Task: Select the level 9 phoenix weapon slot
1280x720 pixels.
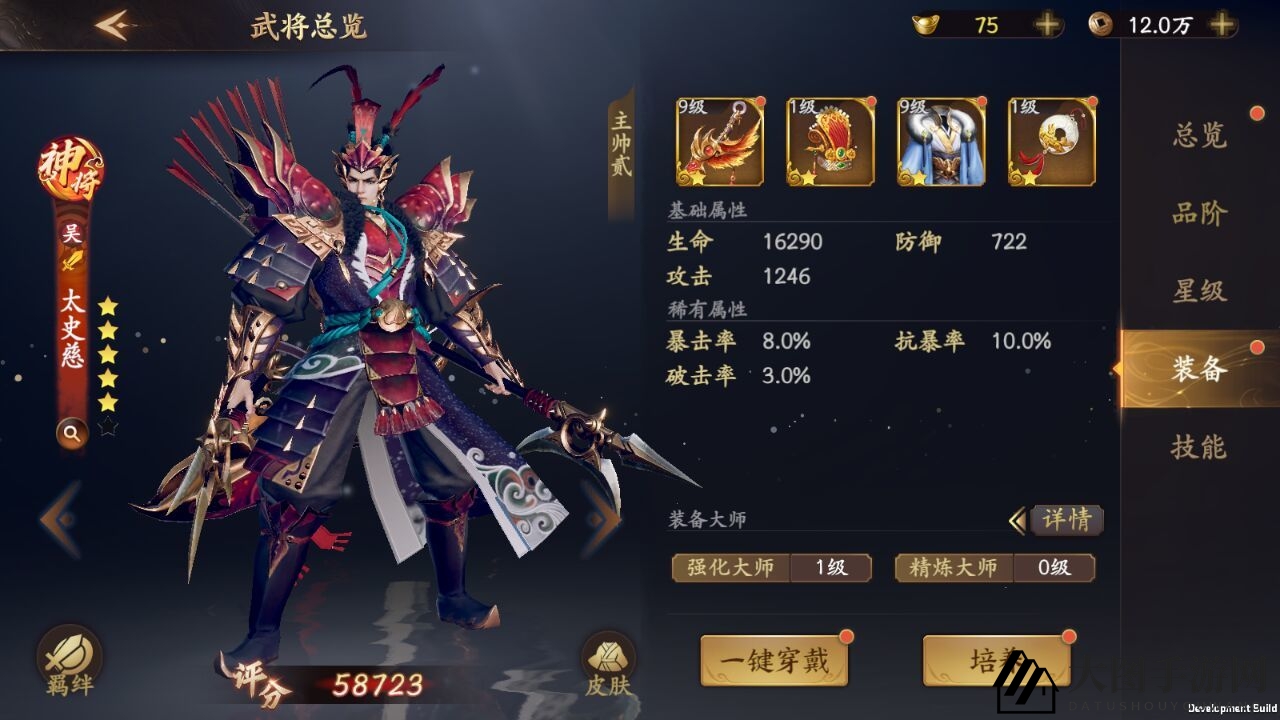Action: (x=718, y=140)
